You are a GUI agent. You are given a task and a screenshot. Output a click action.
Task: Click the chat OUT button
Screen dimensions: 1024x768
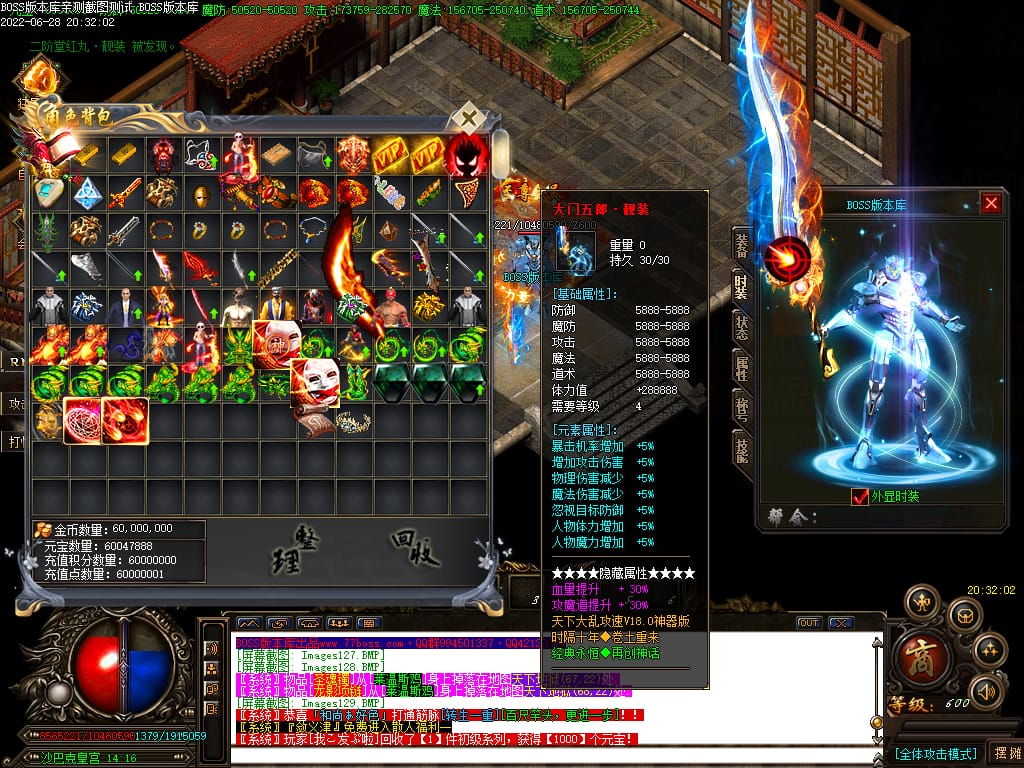pyautogui.click(x=808, y=623)
